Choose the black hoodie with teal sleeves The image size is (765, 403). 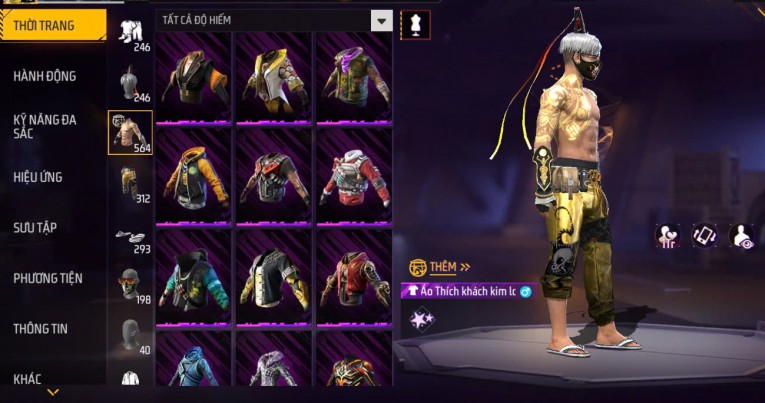(x=194, y=273)
